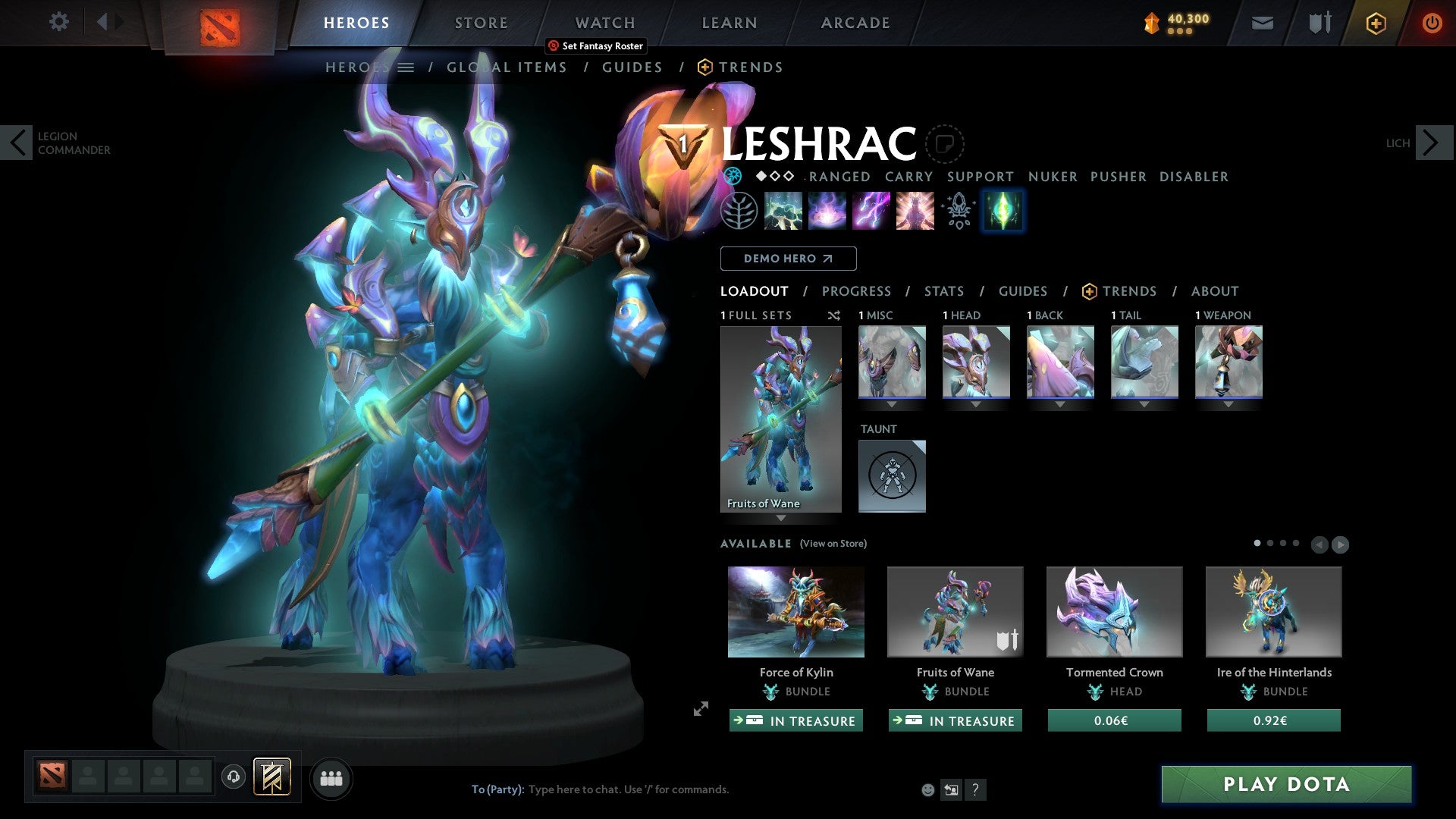Expand the HEAD slot dropdown arrow
The width and height of the screenshot is (1456, 819).
976,404
